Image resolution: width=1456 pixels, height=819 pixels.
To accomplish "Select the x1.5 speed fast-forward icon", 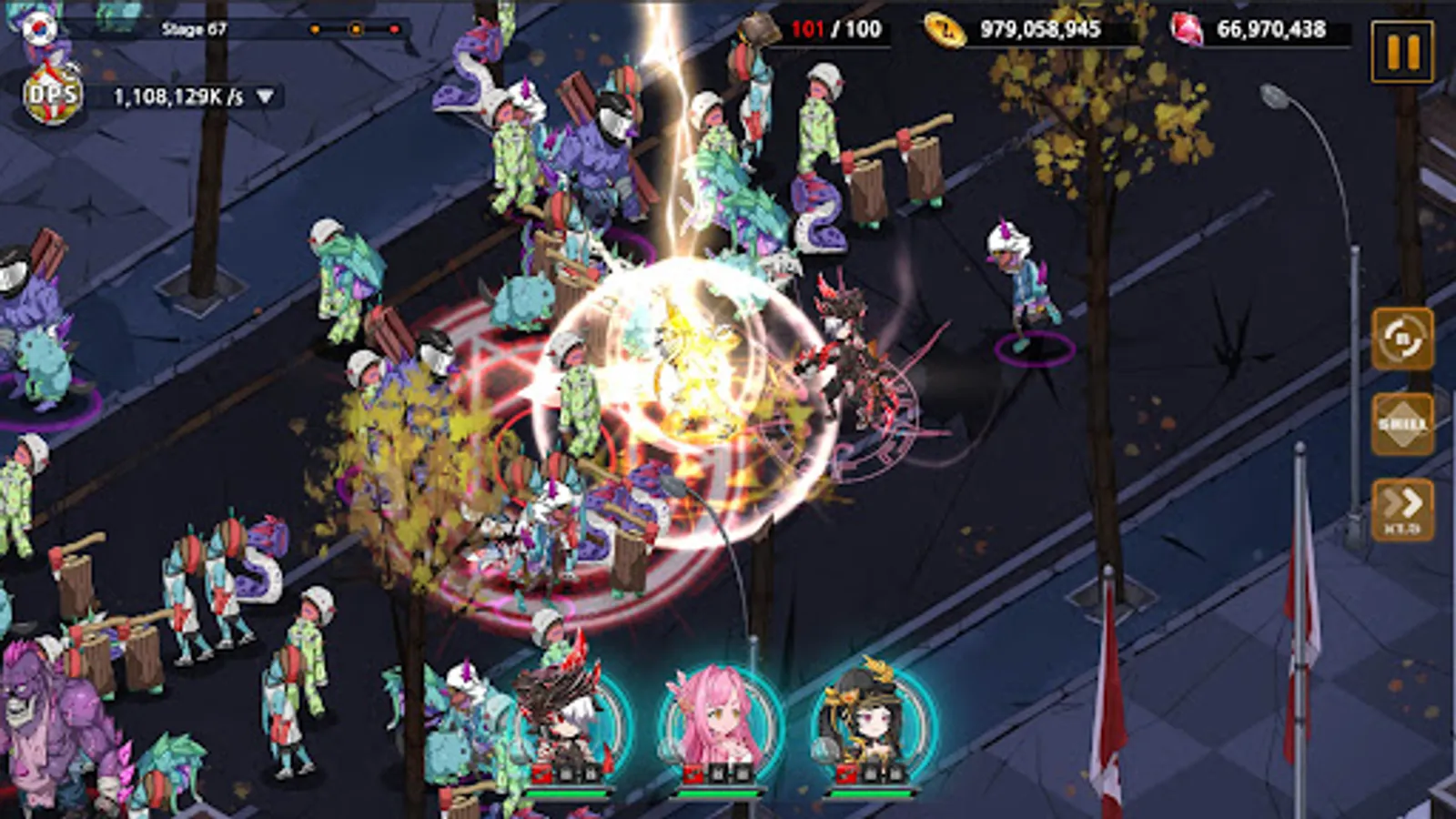I will coord(1402,506).
